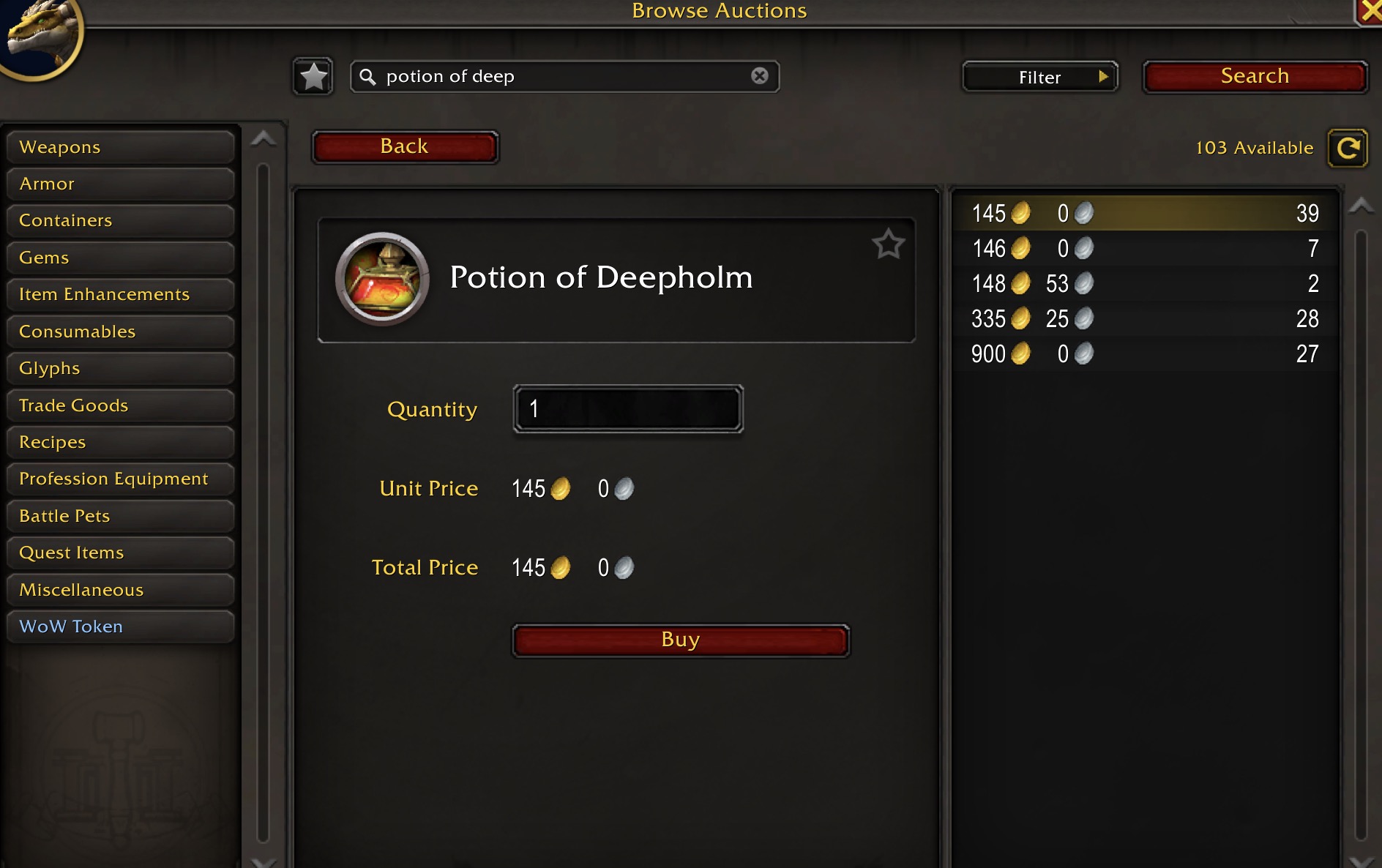Image resolution: width=1382 pixels, height=868 pixels.
Task: Favorite Potion of Deepholm with the star toggle
Action: point(889,246)
